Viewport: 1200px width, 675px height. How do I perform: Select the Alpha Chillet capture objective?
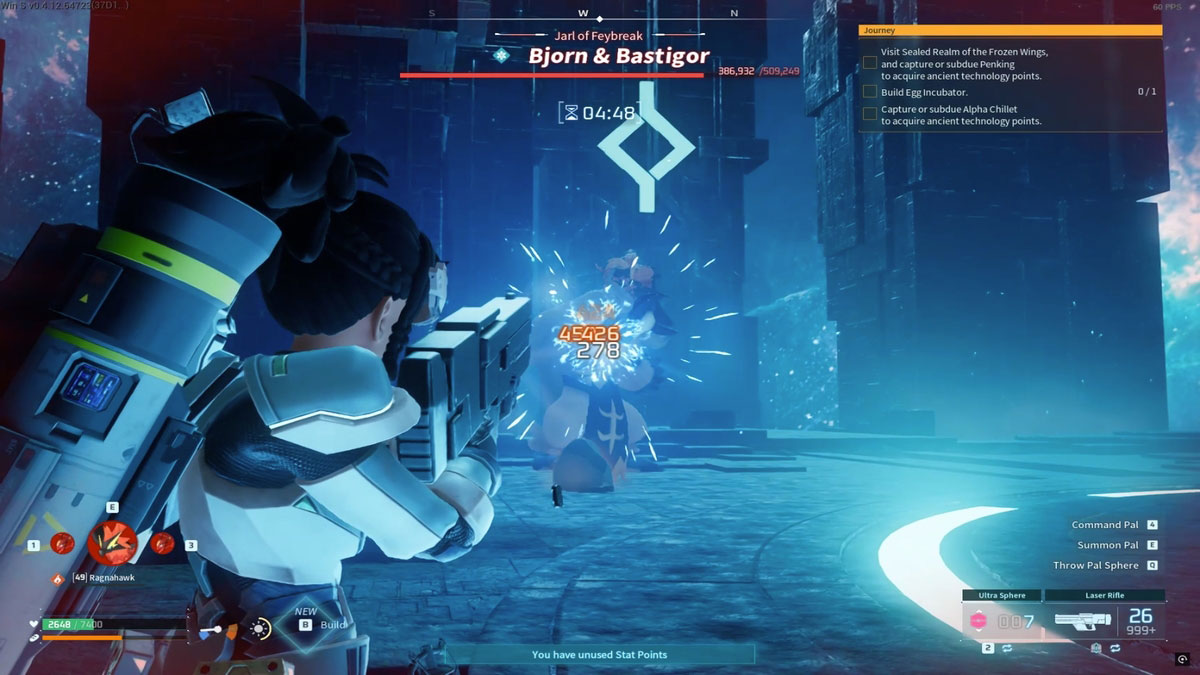pos(960,115)
